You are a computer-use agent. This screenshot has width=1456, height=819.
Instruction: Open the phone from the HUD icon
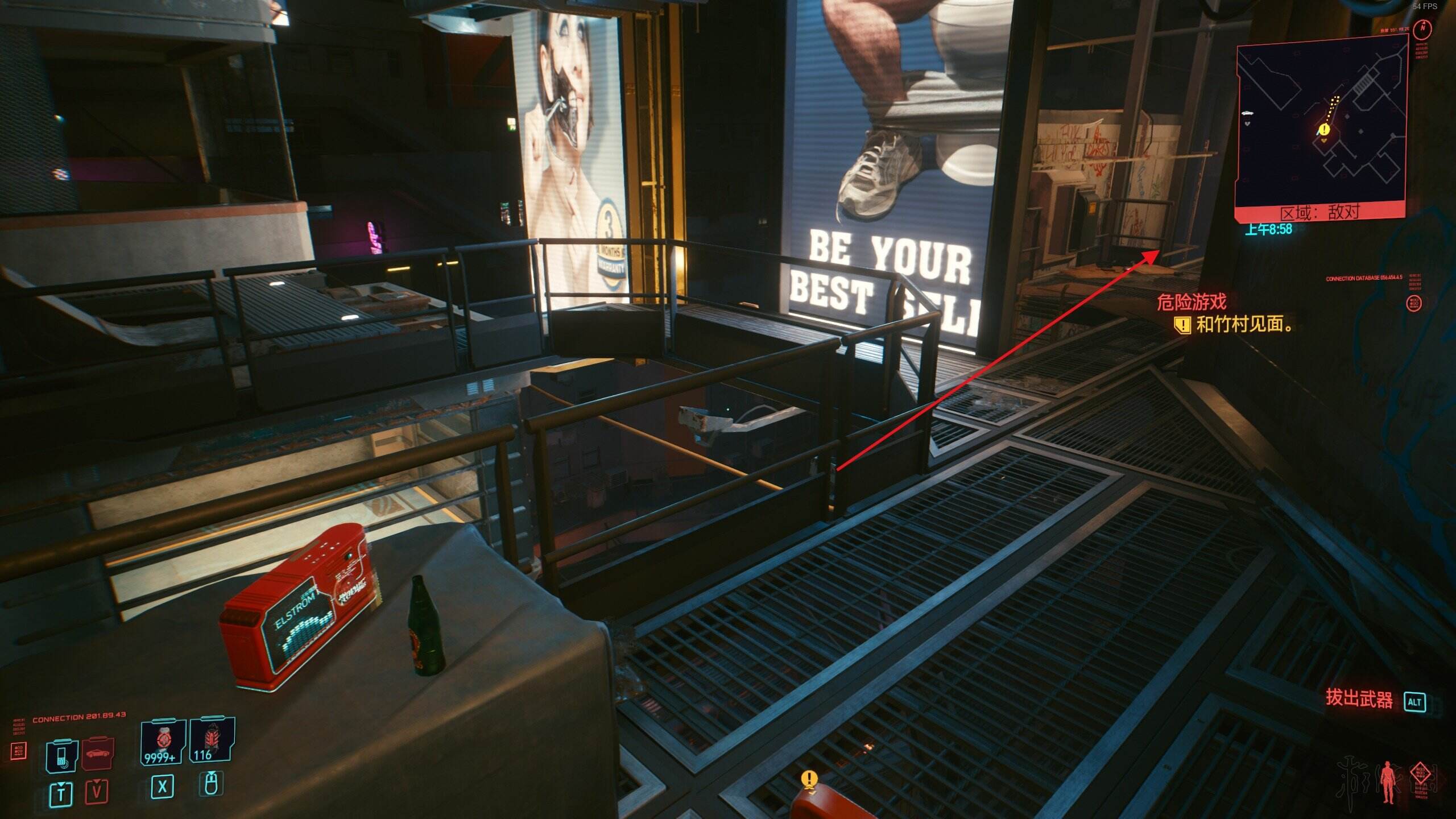pyautogui.click(x=61, y=755)
